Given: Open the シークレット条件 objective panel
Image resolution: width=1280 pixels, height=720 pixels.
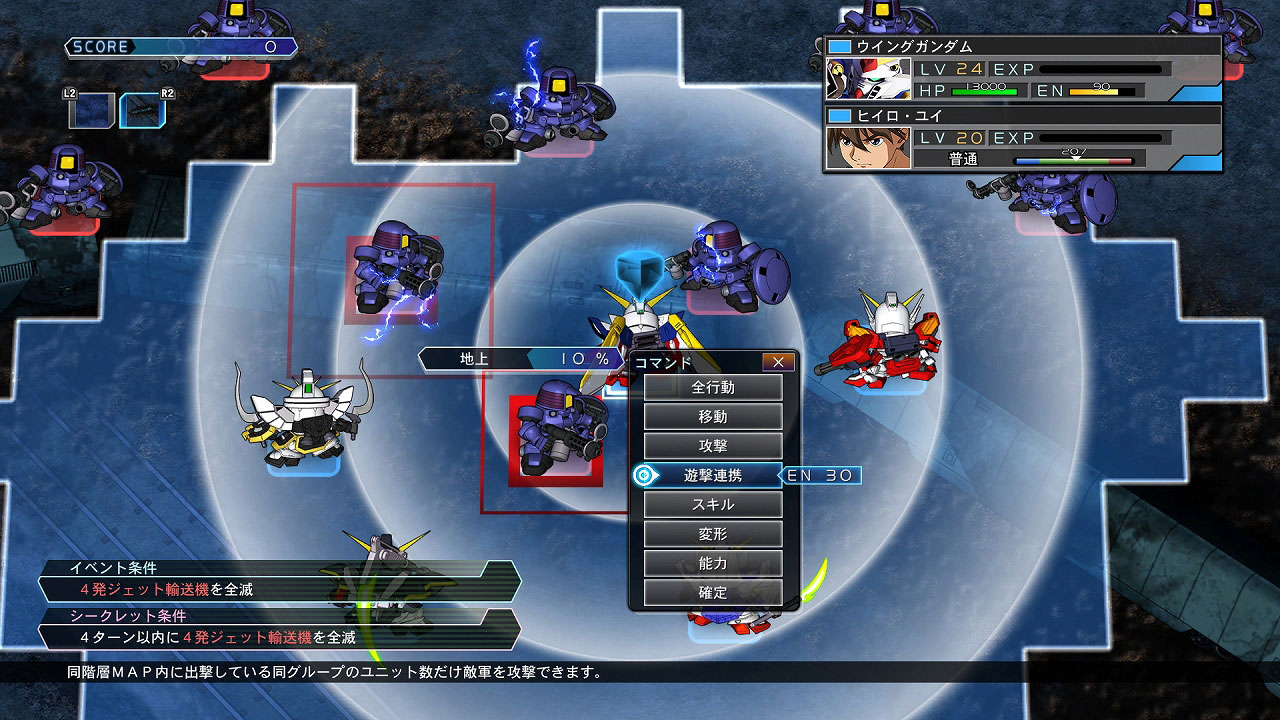Looking at the screenshot, I should coord(280,627).
